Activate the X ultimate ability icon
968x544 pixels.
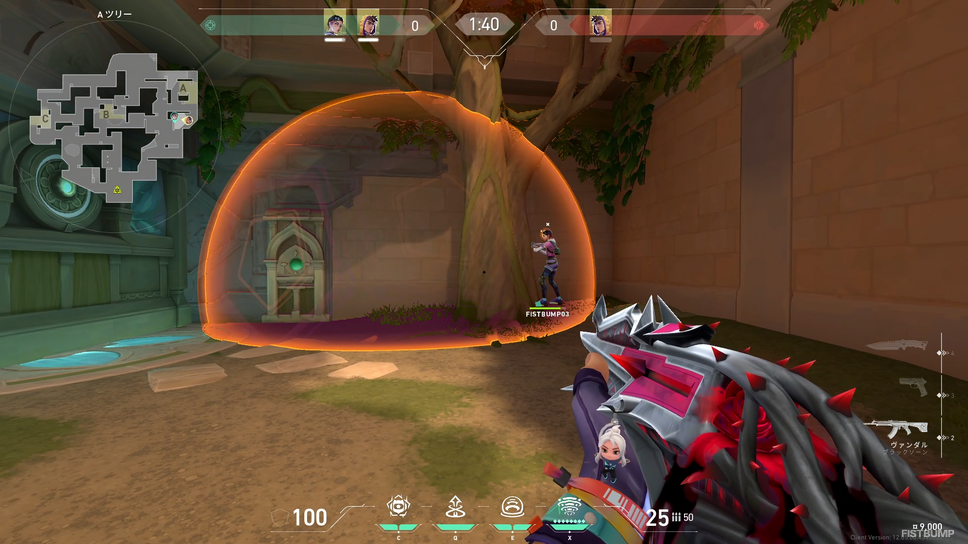click(x=570, y=507)
